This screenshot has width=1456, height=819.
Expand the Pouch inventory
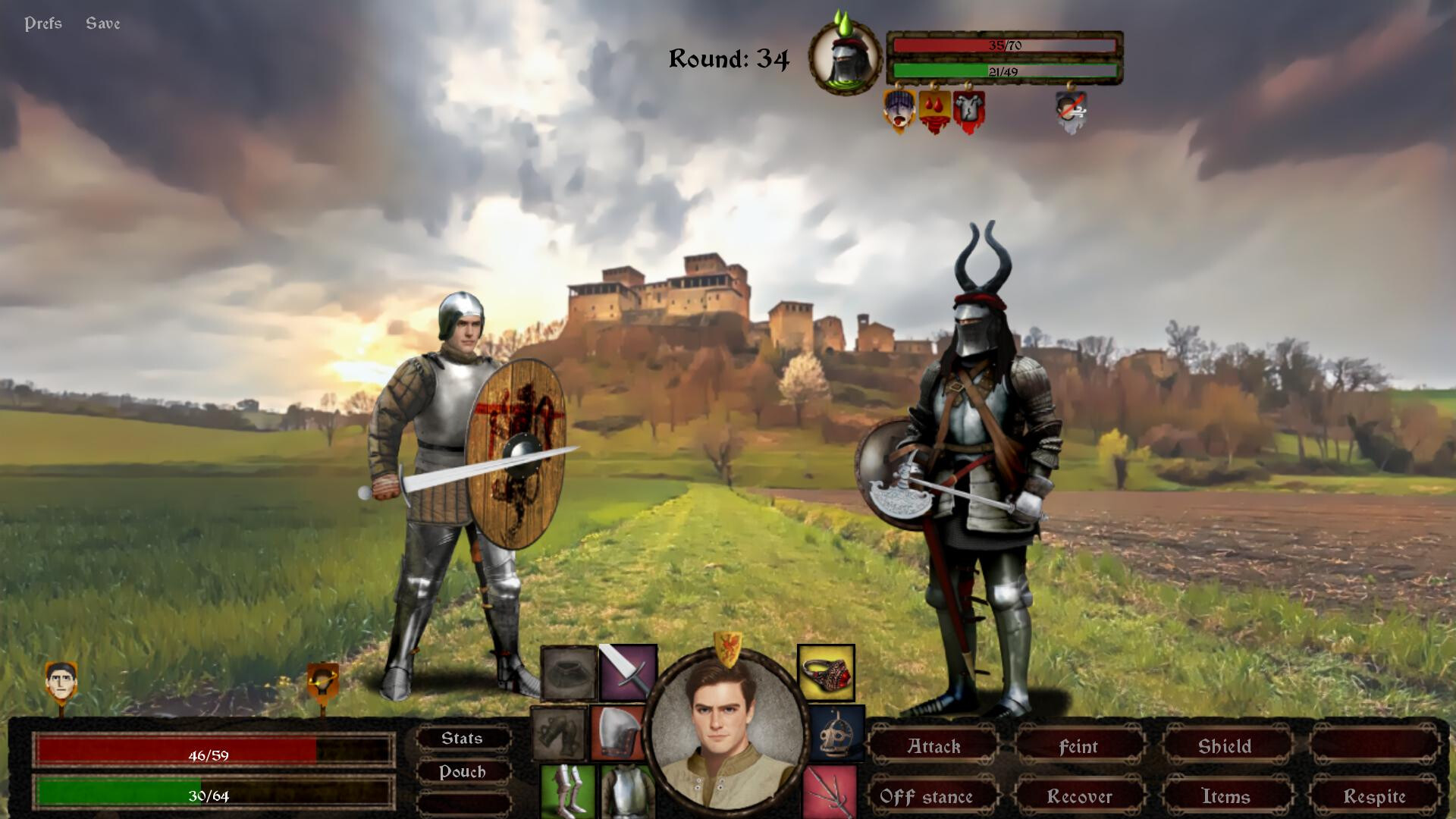pos(463,772)
